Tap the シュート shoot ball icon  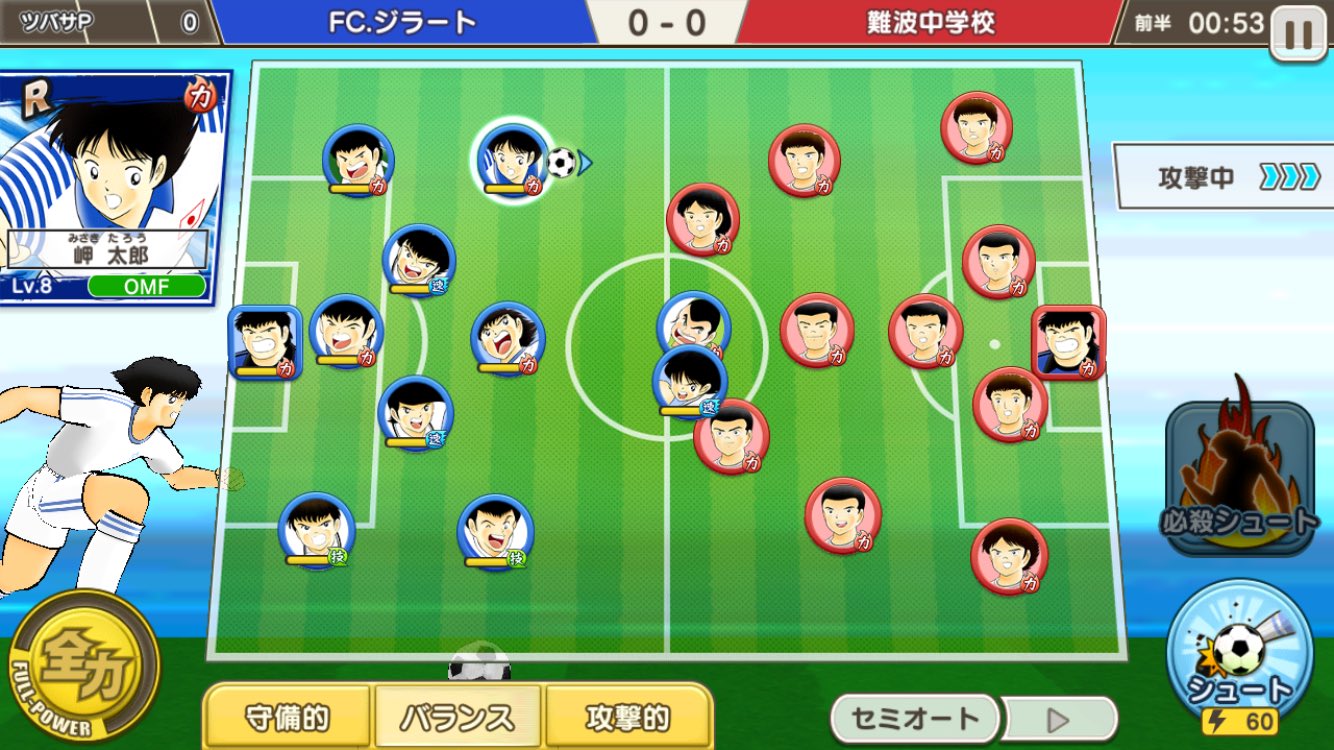pyautogui.click(x=1240, y=655)
